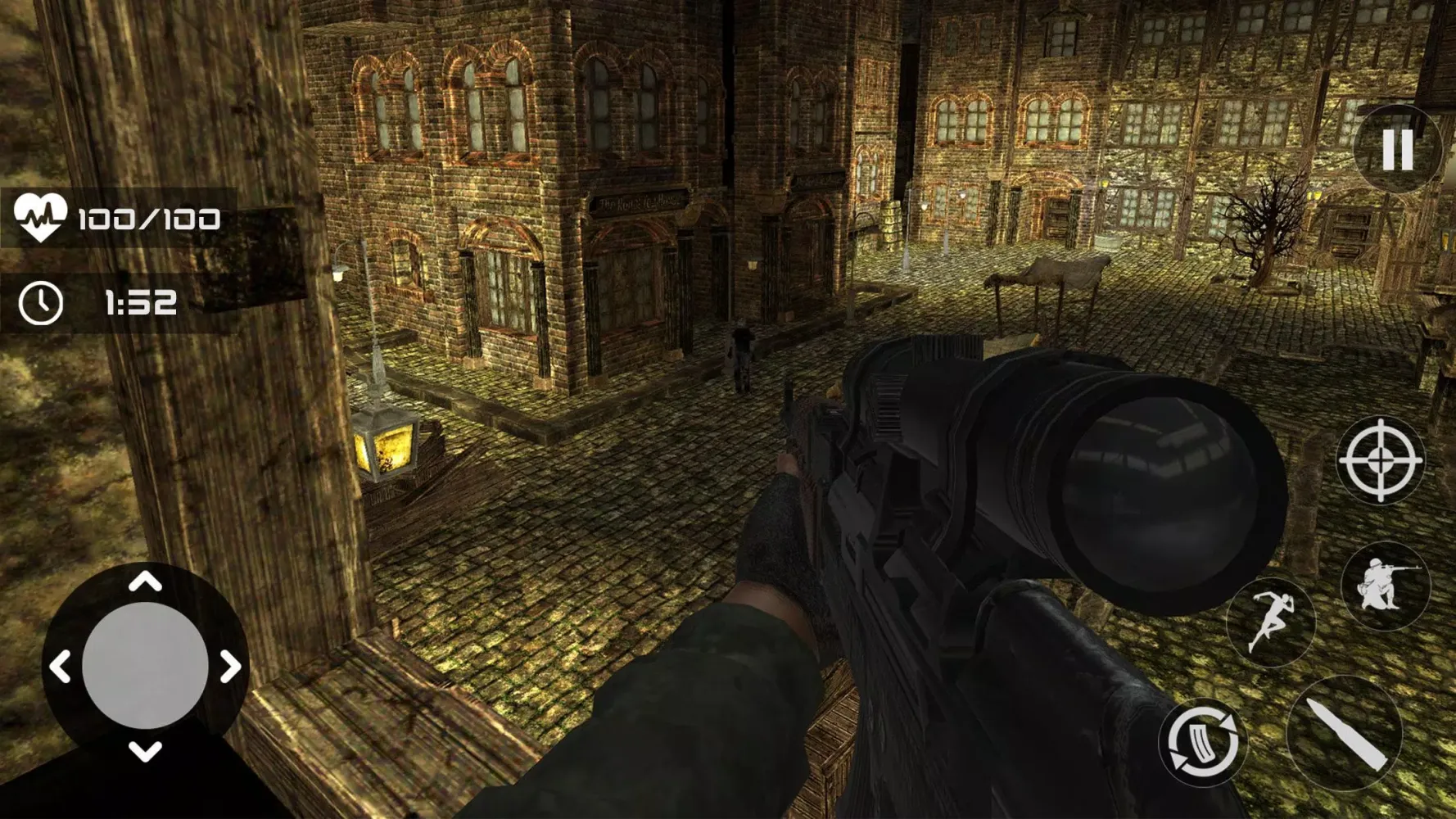Toggle the crouching soldier stance button
1456x819 pixels.
tap(1385, 585)
